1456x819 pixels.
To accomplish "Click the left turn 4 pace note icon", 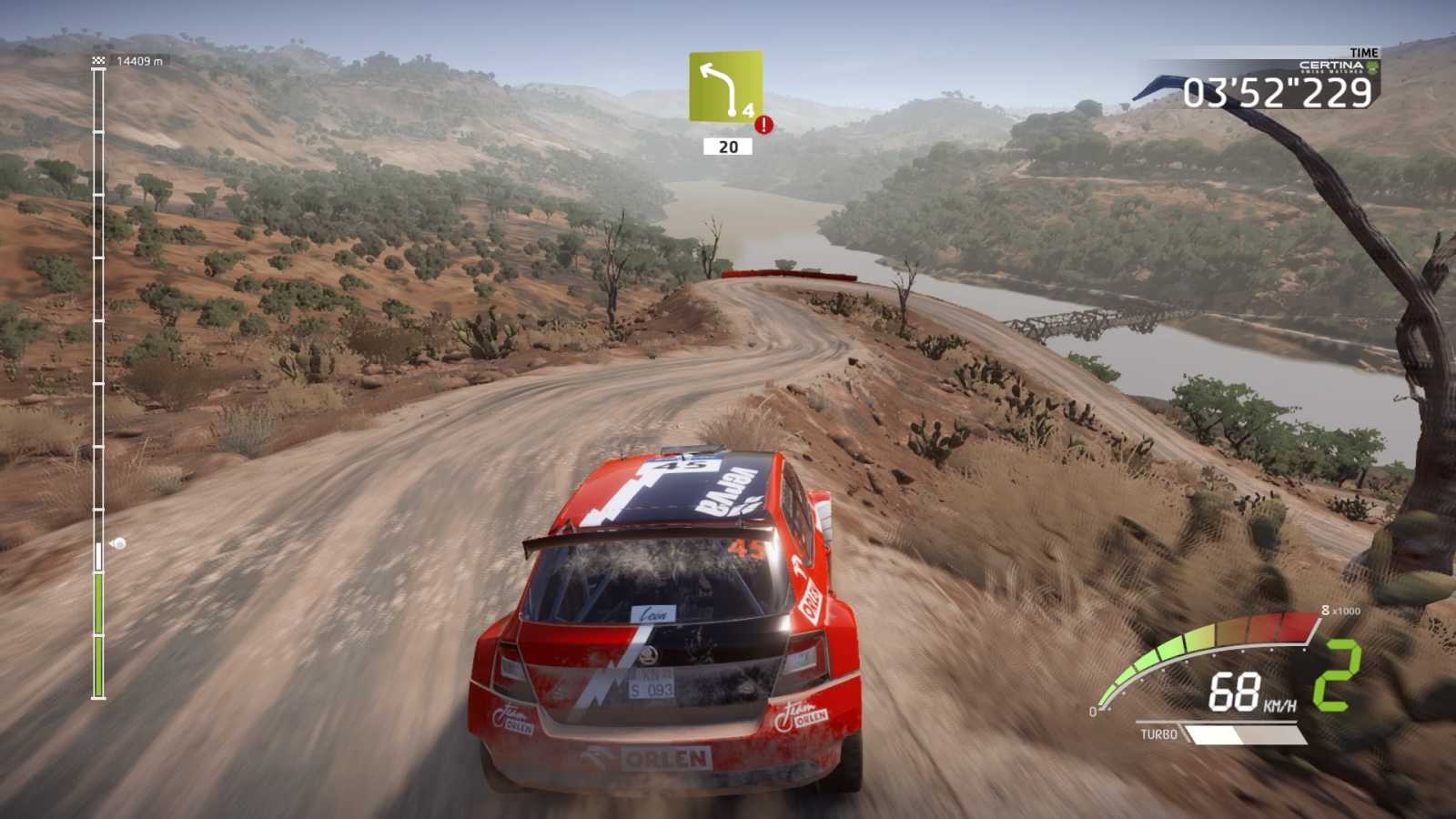I will (724, 86).
